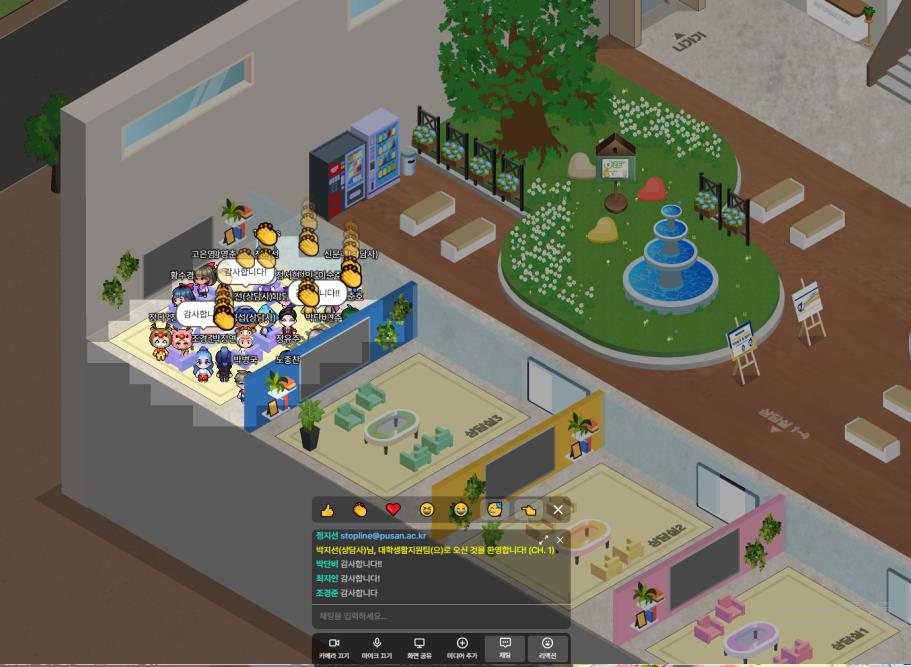Close the chat panel
This screenshot has width=911, height=667.
[560, 540]
